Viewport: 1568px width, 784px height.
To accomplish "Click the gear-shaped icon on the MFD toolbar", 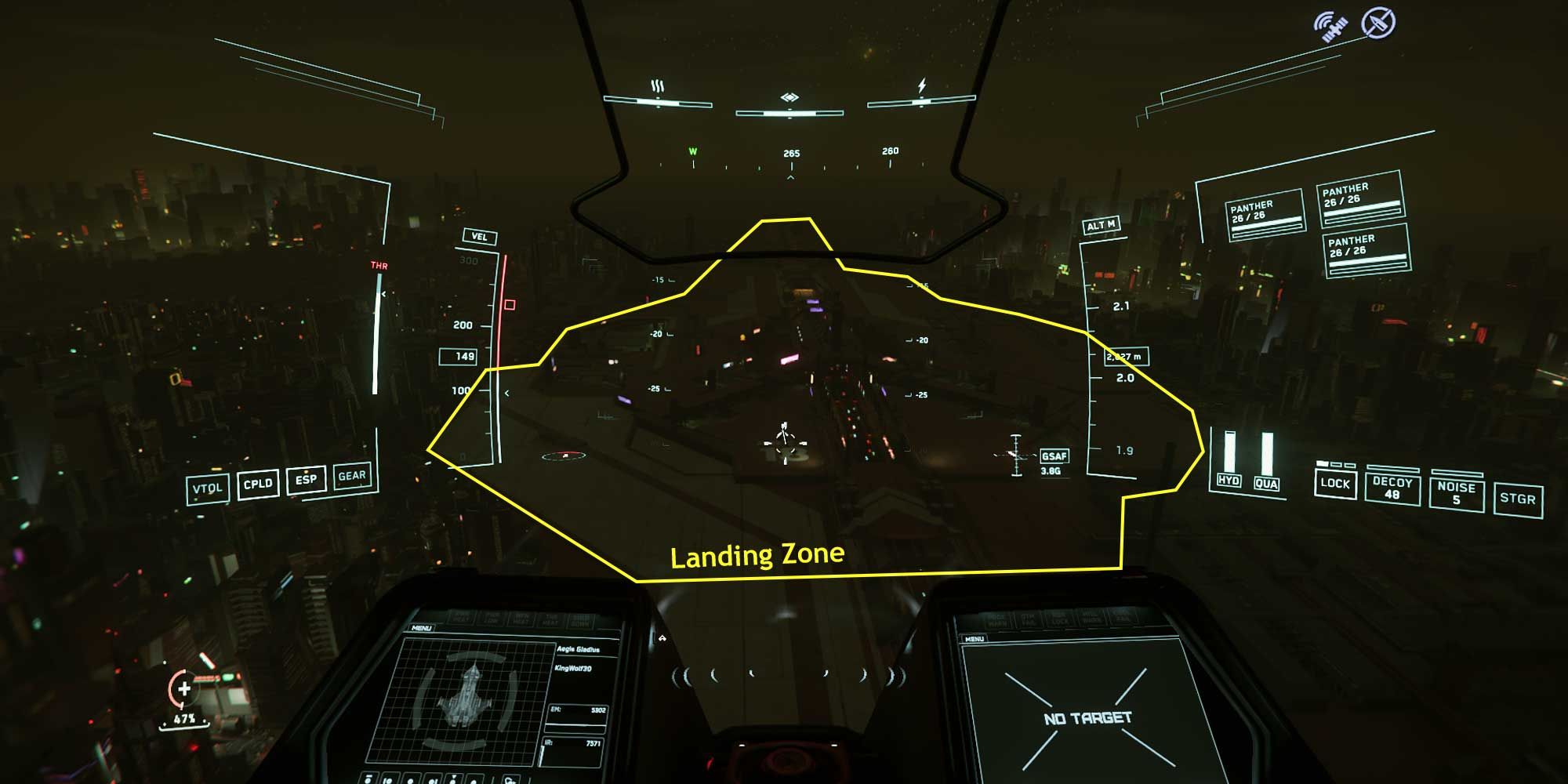I will click(510, 779).
